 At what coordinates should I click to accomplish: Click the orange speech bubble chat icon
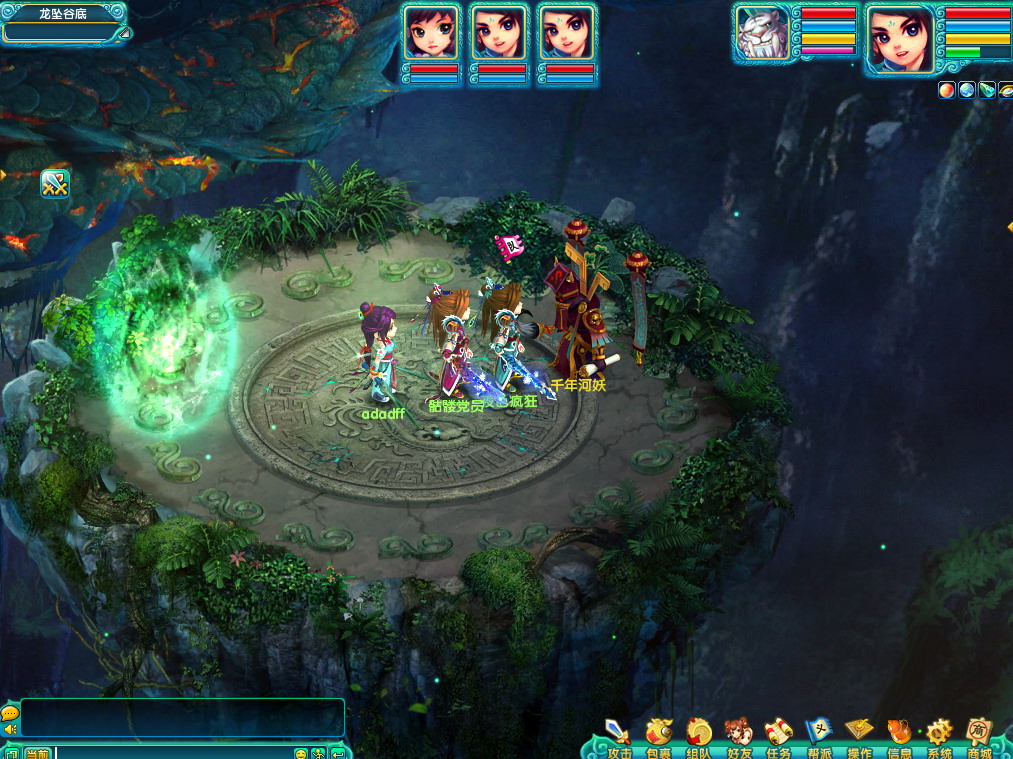click(9, 713)
